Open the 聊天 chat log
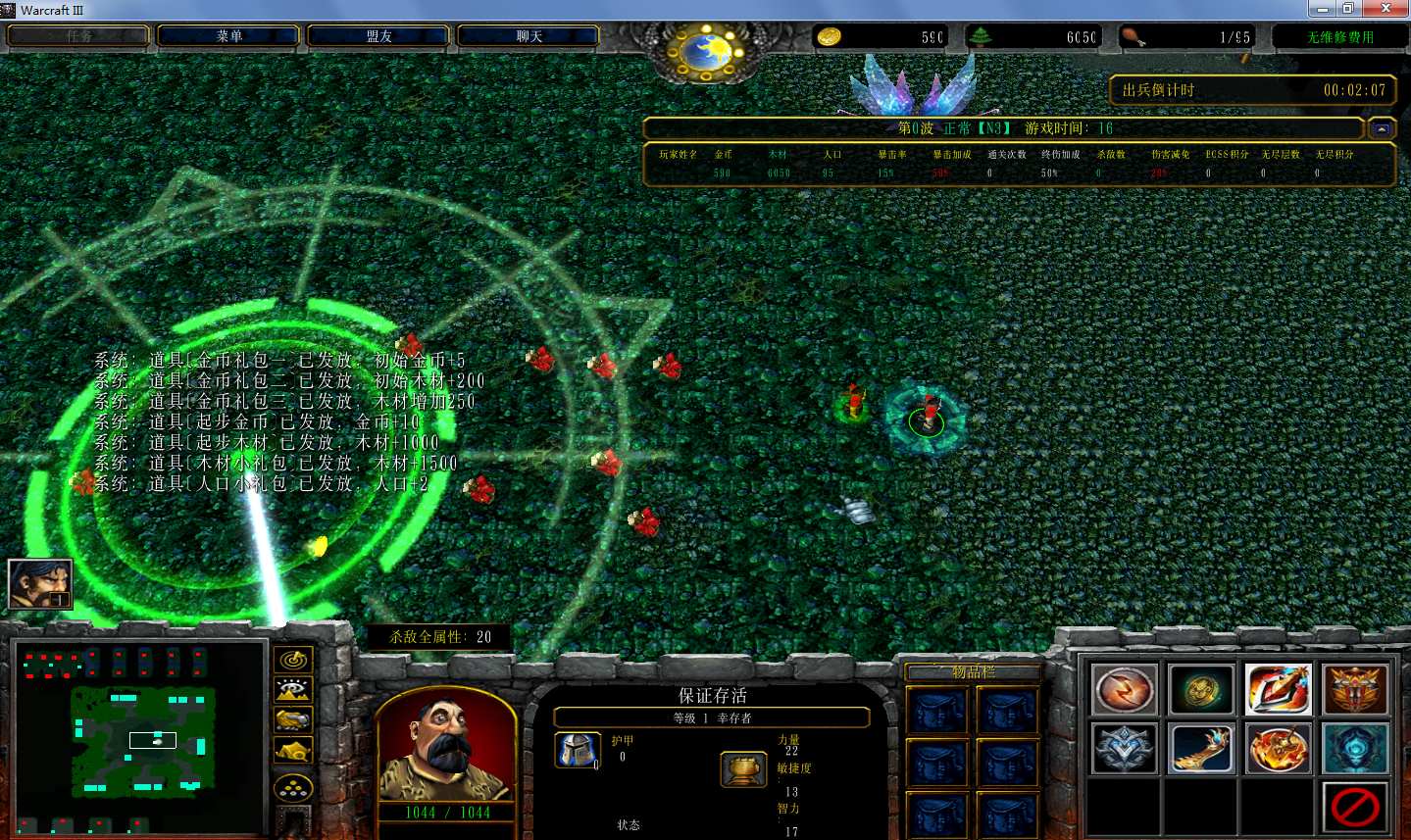The width and height of the screenshot is (1411, 840). [x=529, y=36]
